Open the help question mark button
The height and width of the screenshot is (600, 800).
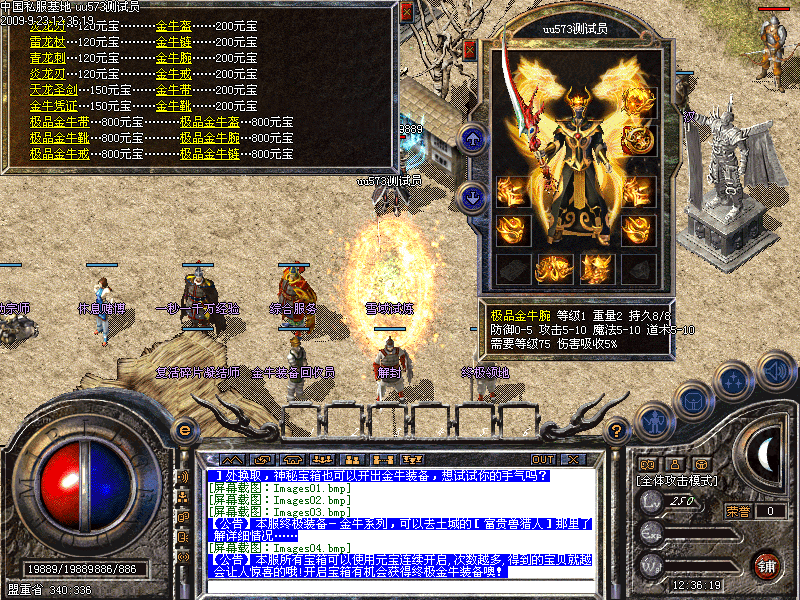(x=617, y=432)
